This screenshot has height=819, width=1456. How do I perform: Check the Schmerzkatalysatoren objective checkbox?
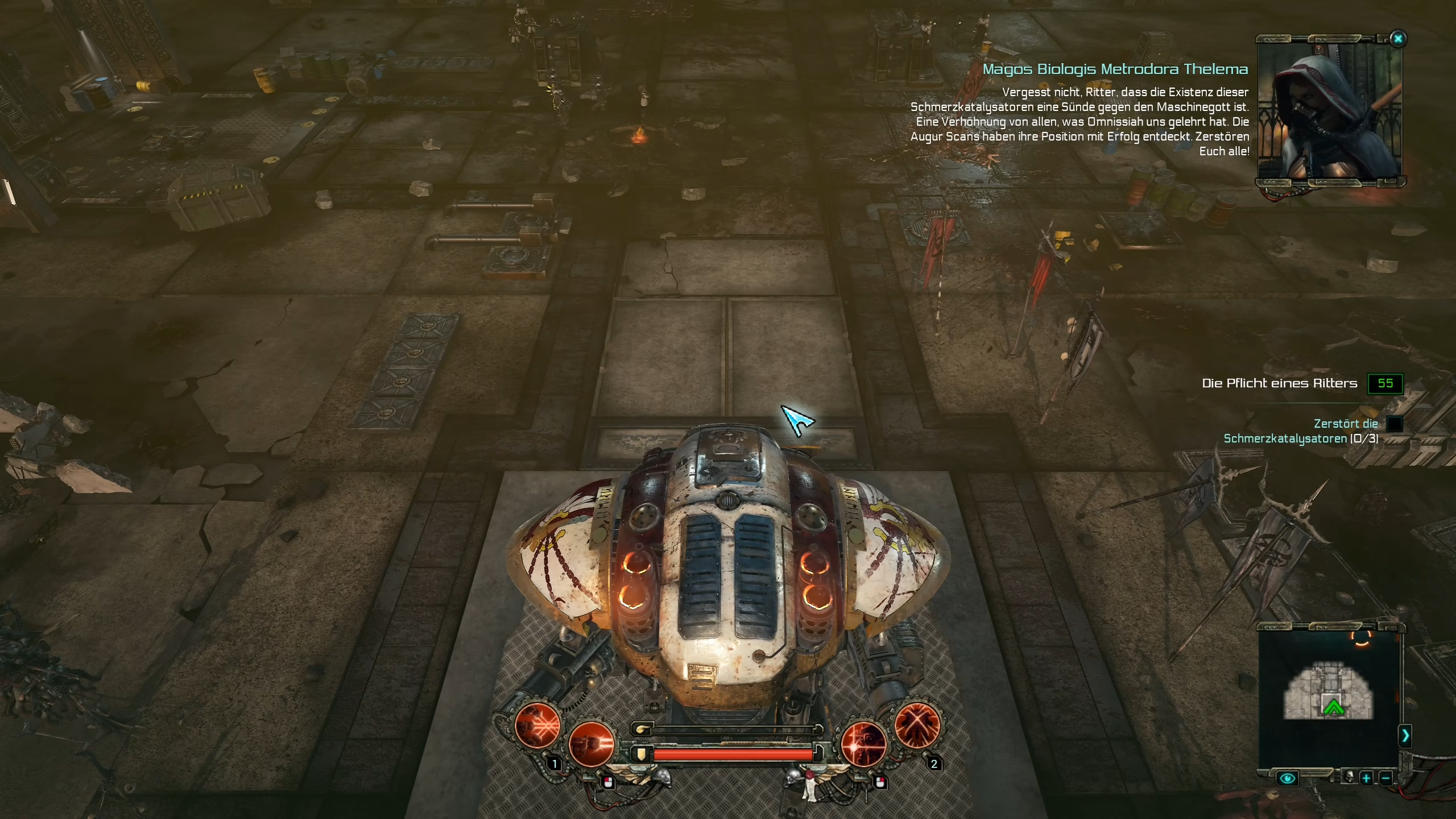(x=1395, y=423)
